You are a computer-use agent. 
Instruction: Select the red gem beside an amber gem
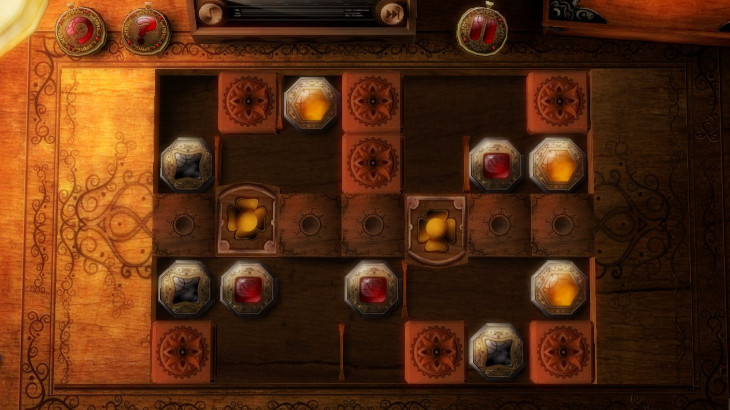point(496,164)
